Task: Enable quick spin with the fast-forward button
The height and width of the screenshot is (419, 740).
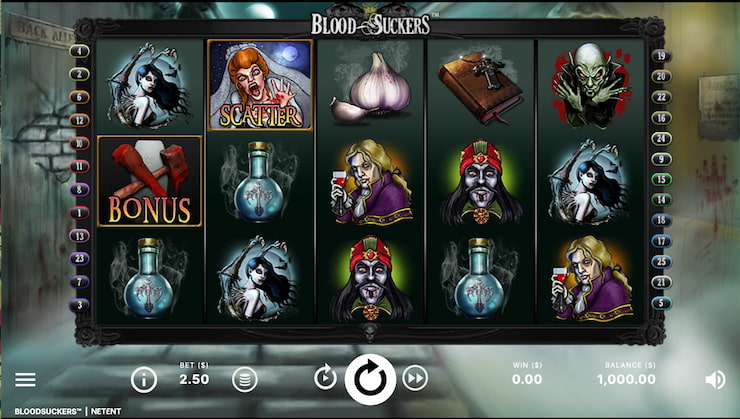Action: pos(415,378)
